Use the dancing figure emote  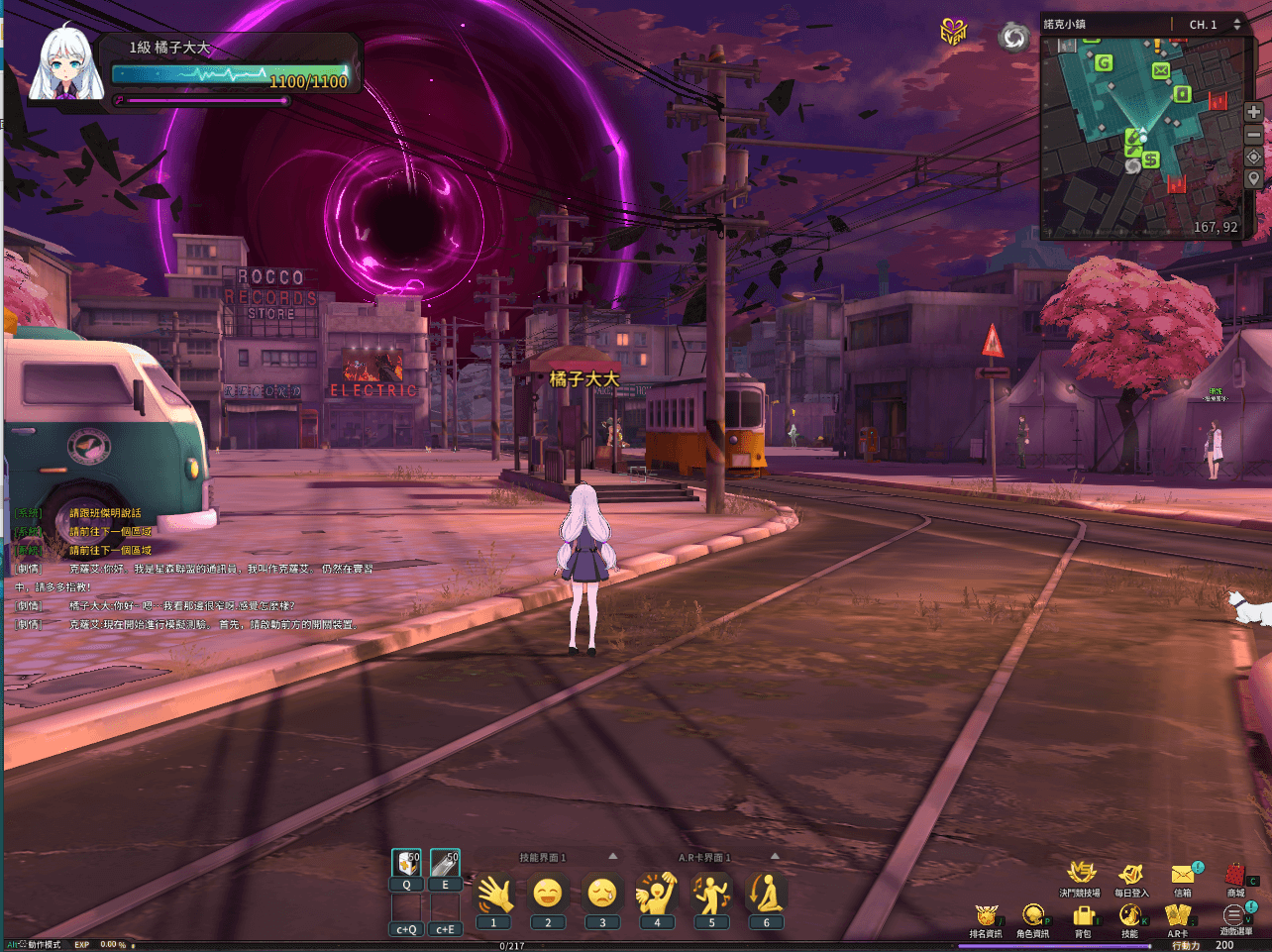711,895
